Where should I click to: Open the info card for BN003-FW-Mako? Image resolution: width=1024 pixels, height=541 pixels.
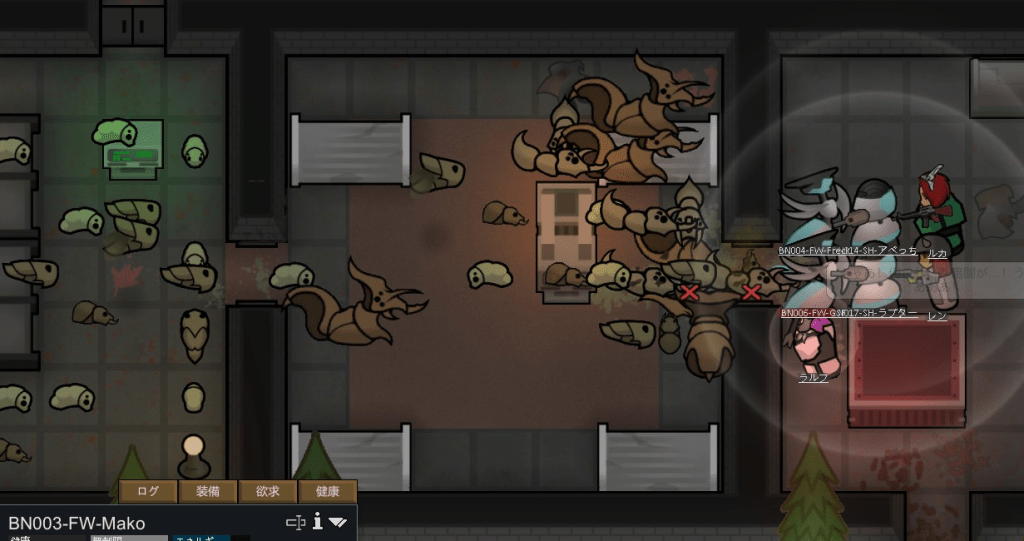pos(317,521)
